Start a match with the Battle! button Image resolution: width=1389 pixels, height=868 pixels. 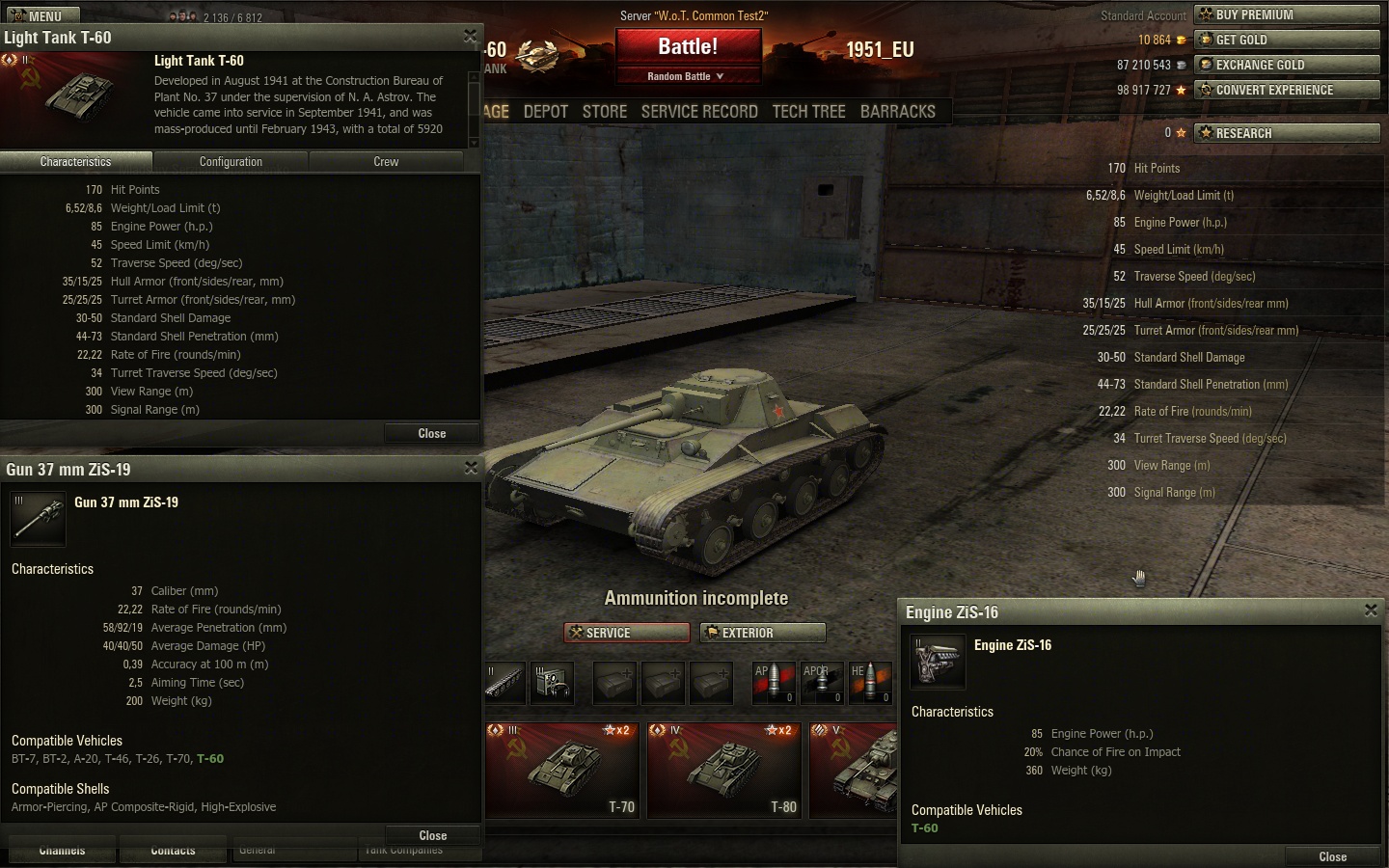[688, 47]
